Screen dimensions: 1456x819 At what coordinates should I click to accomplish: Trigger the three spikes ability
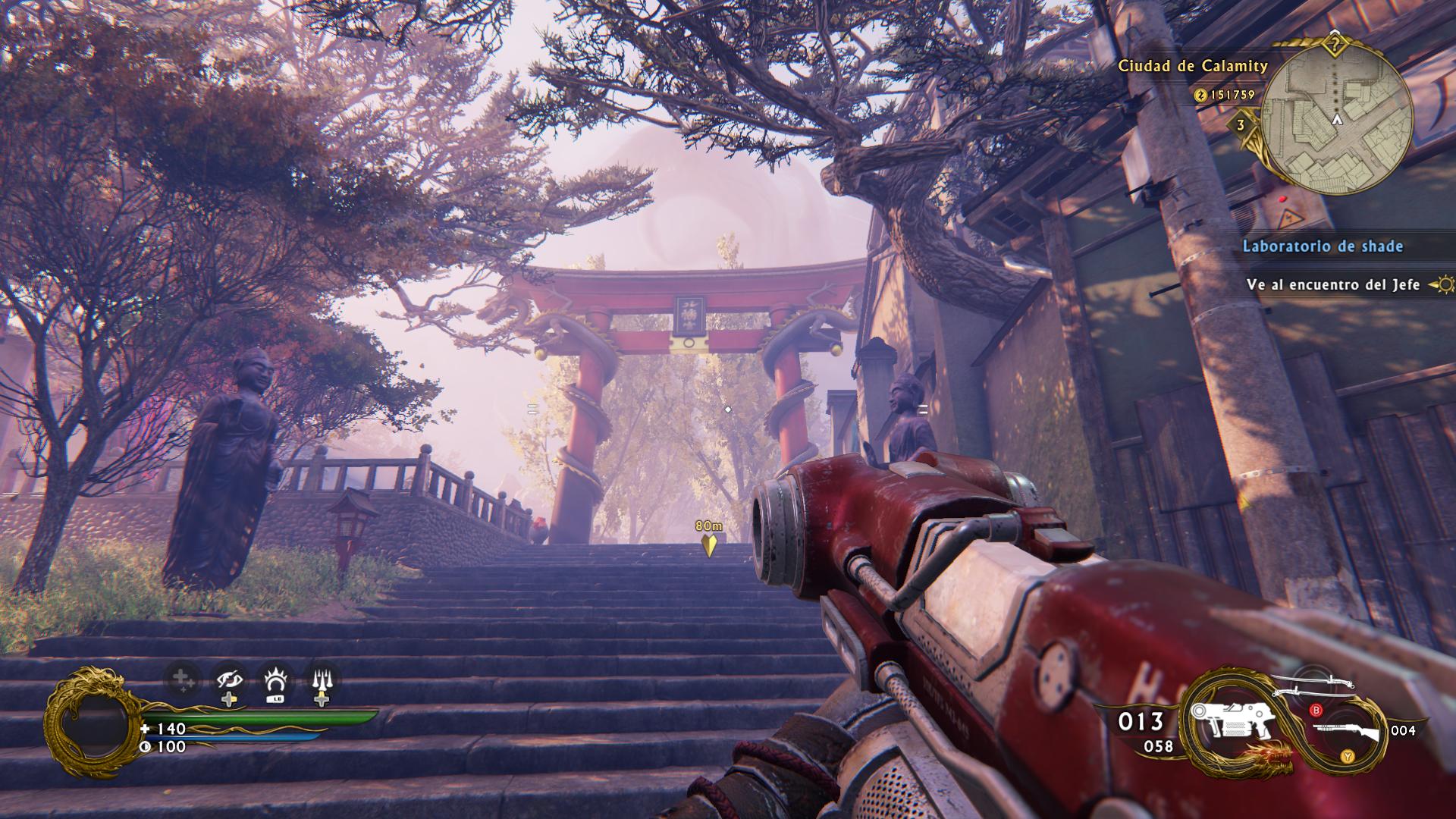point(322,682)
